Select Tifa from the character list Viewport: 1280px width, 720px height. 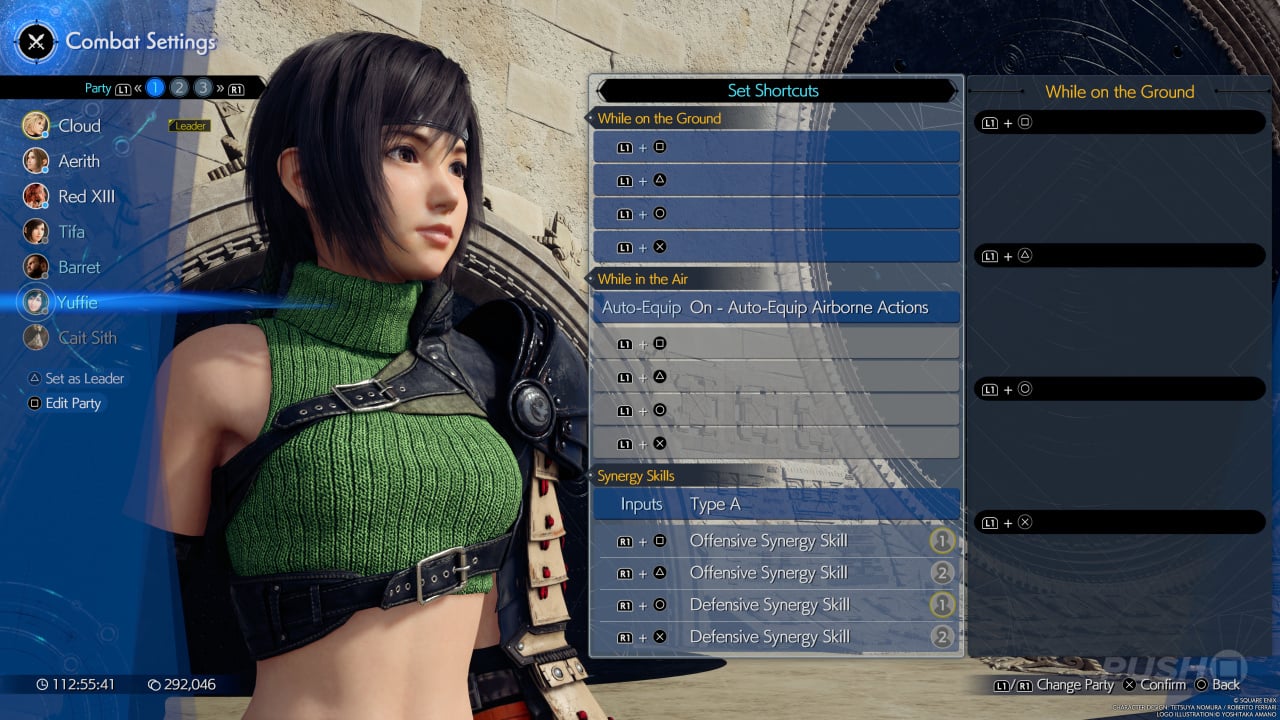click(x=71, y=232)
